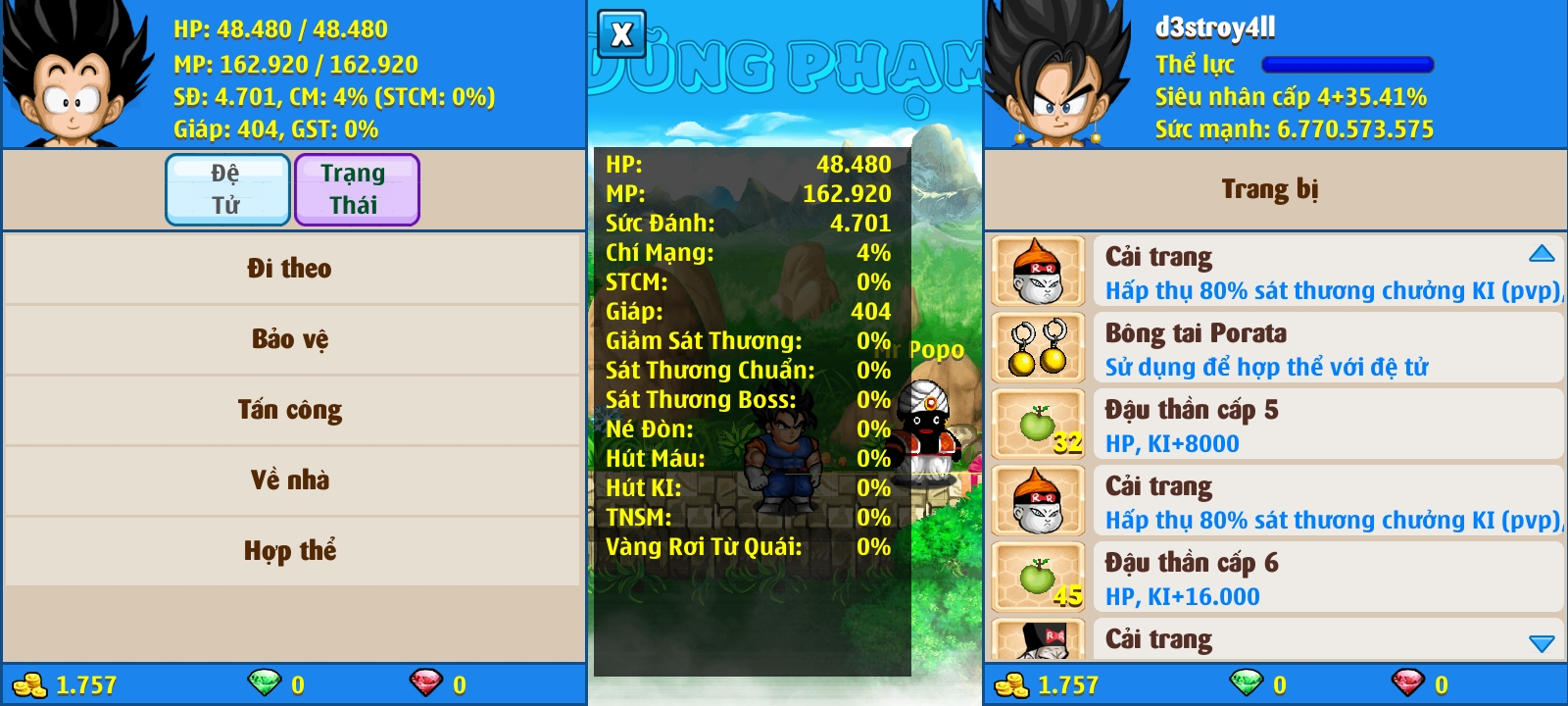Open the Trạng Thái tab
The width and height of the screenshot is (1568, 706).
pos(356,189)
